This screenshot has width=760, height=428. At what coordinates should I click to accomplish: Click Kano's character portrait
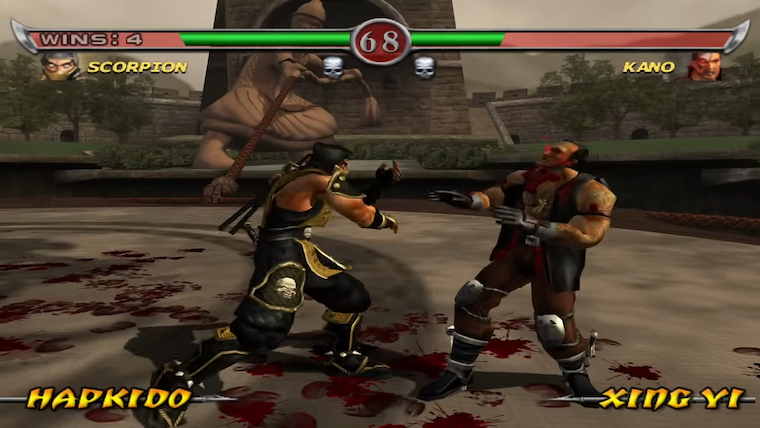(704, 67)
